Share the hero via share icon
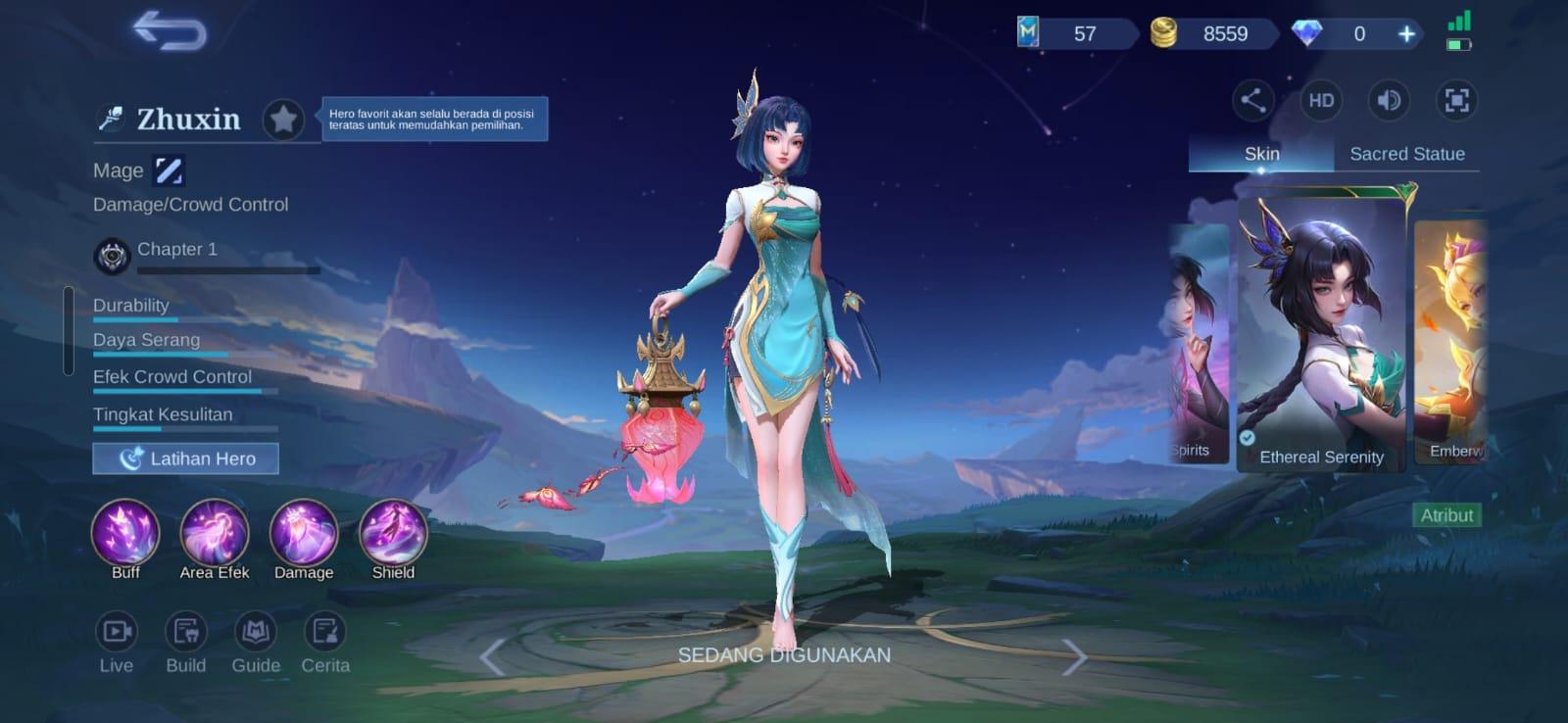 coord(1251,101)
